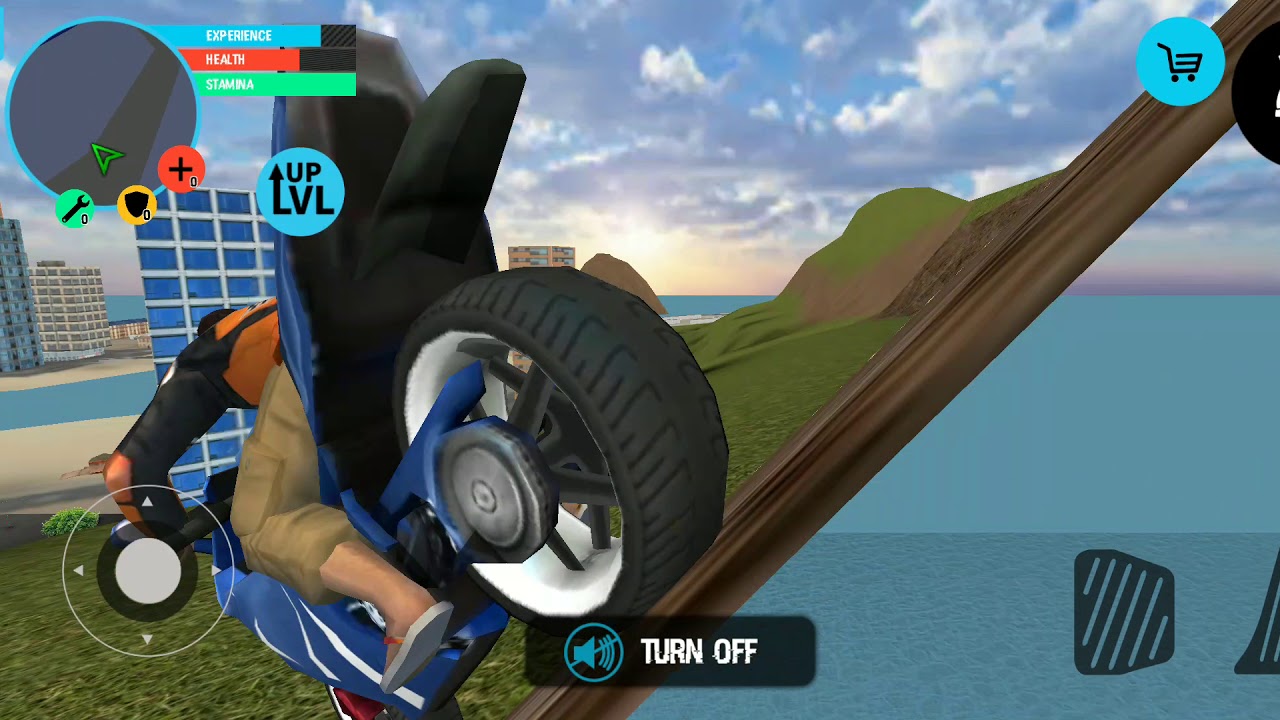Click the circular minimap
The height and width of the screenshot is (720, 1280).
point(100,108)
